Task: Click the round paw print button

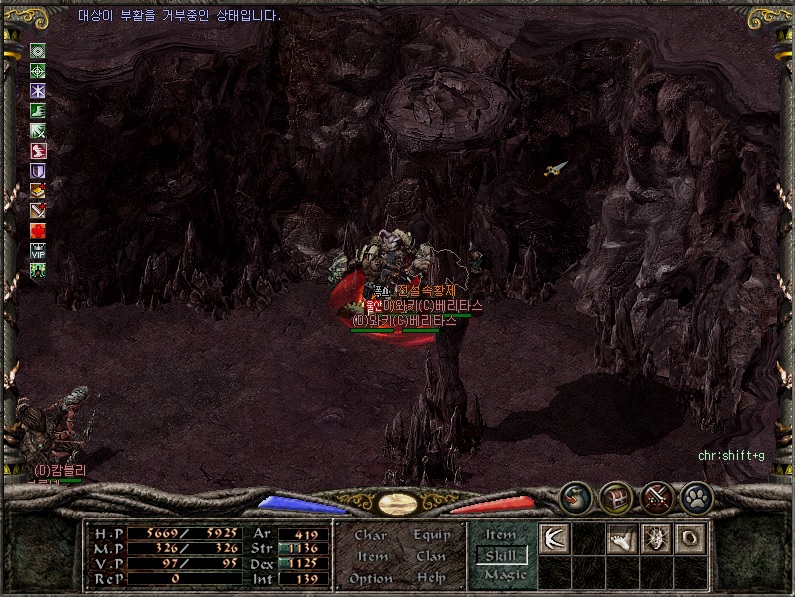Action: point(696,495)
